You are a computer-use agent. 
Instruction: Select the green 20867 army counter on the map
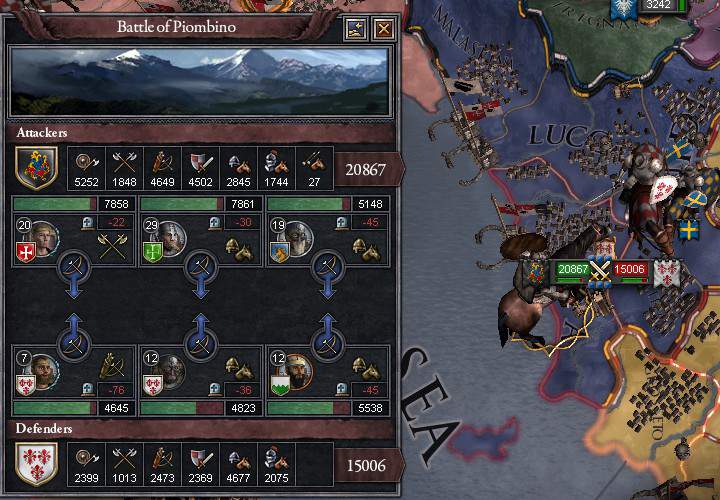click(573, 268)
